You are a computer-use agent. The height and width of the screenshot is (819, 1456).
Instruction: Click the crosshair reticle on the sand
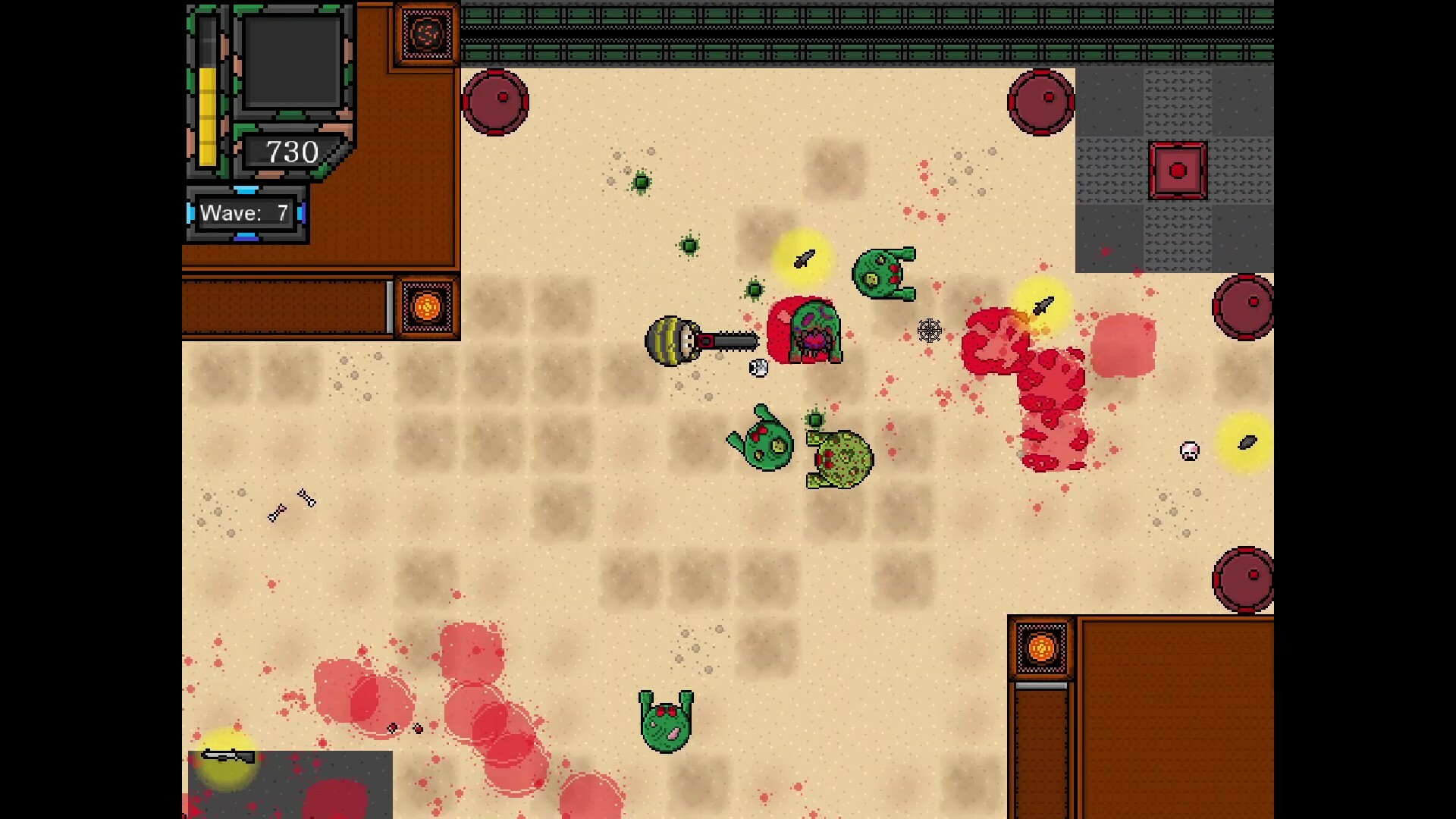(x=930, y=331)
